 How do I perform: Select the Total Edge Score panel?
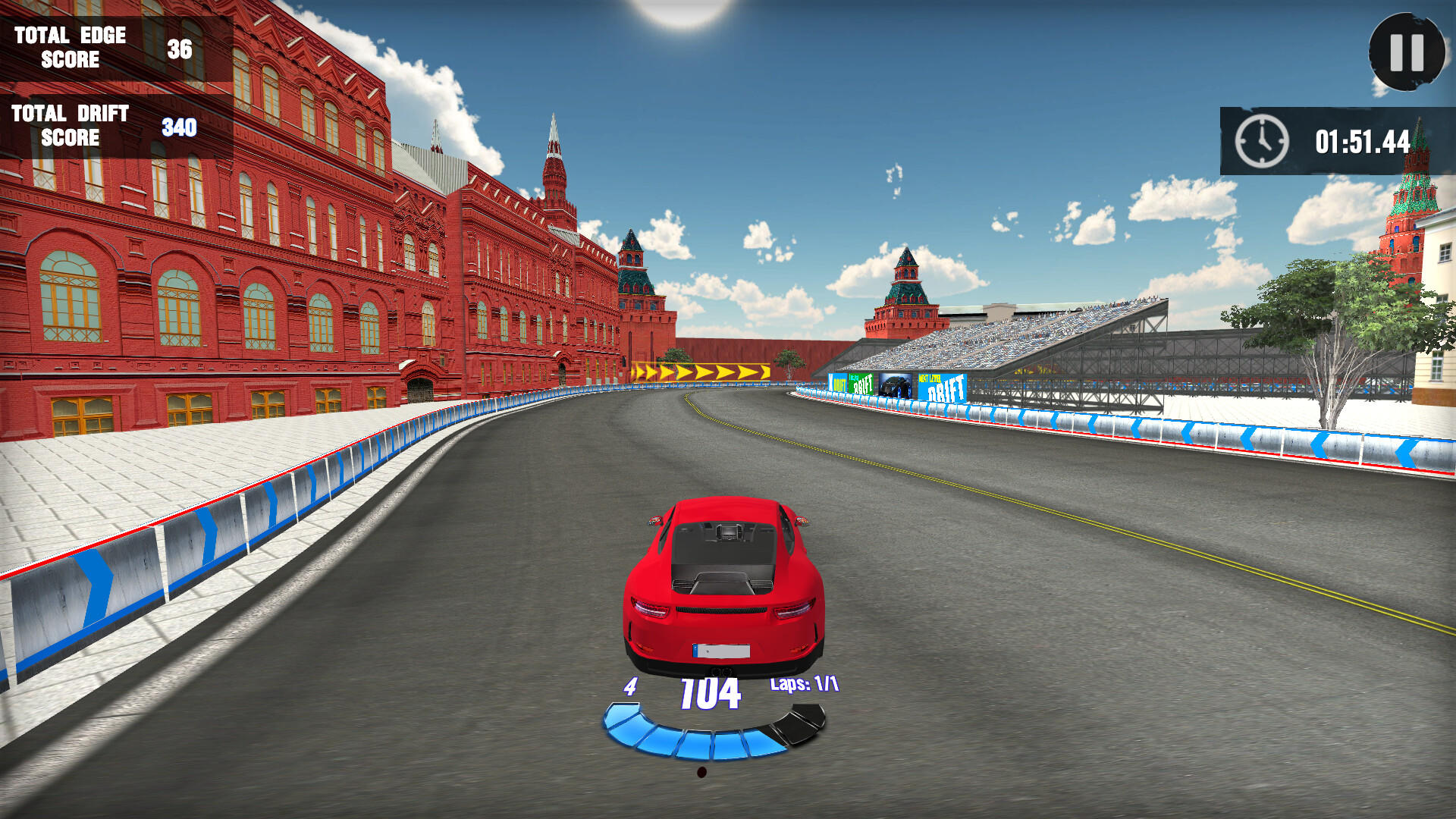(99, 47)
